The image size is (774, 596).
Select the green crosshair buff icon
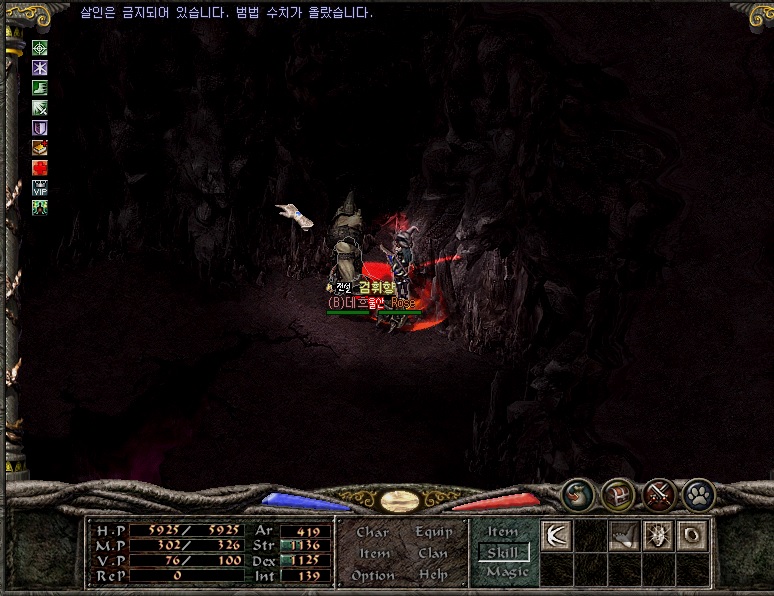(x=40, y=48)
